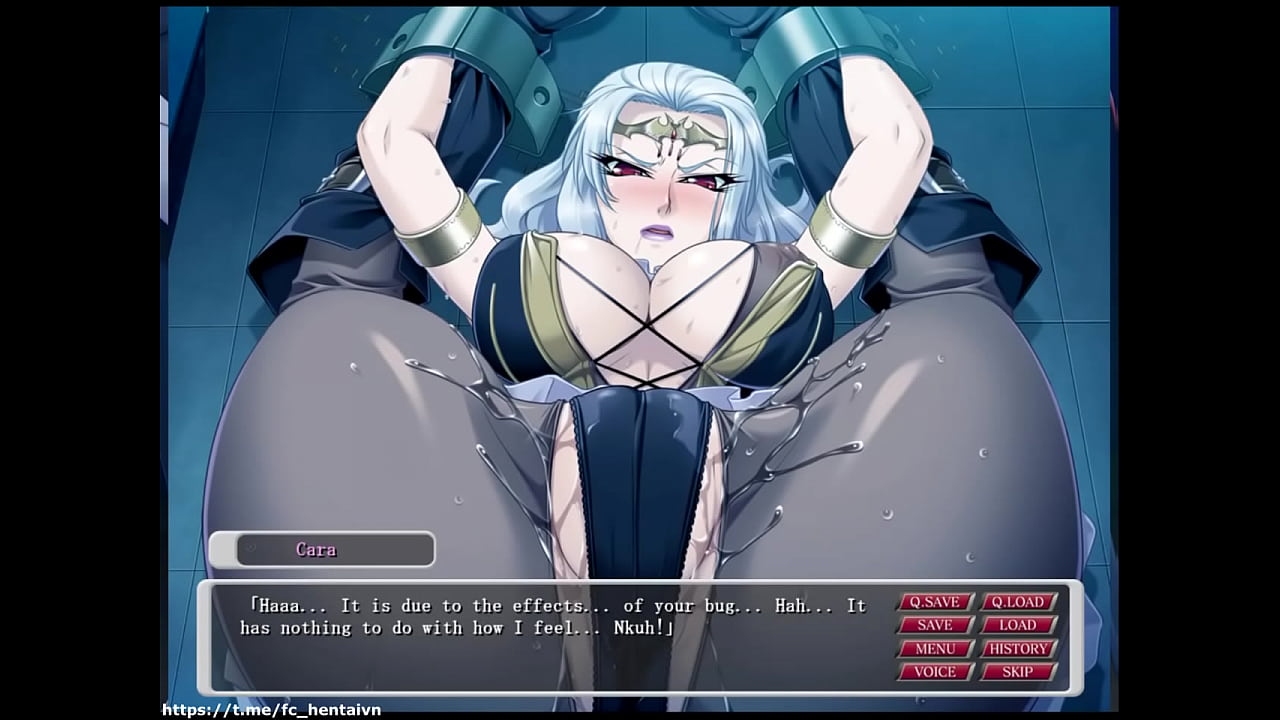Activate SKIP to fast-forward the dialogue

point(1018,672)
